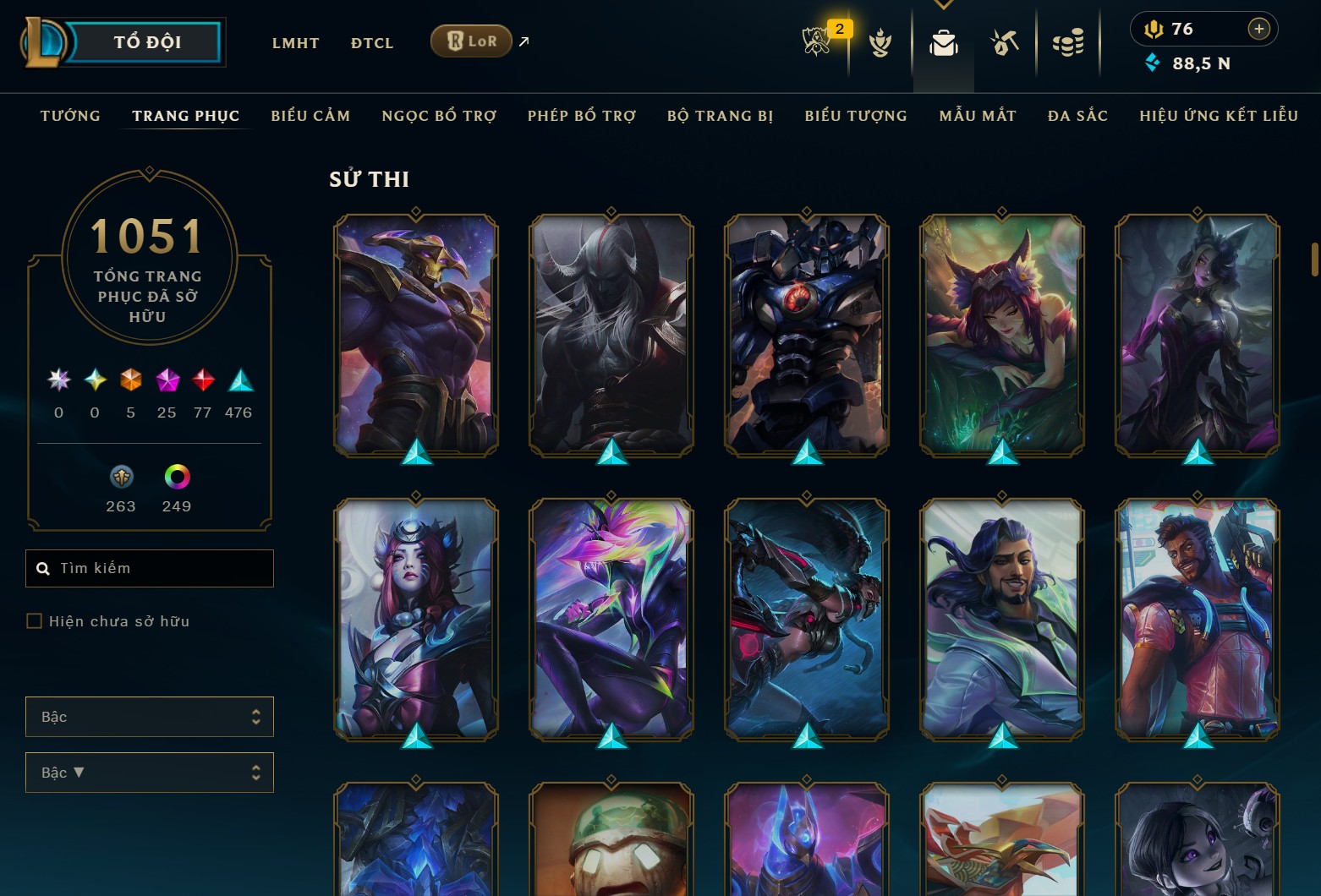The image size is (1321, 896).
Task: Toggle the owned skins helmet filter icon
Action: click(x=120, y=478)
